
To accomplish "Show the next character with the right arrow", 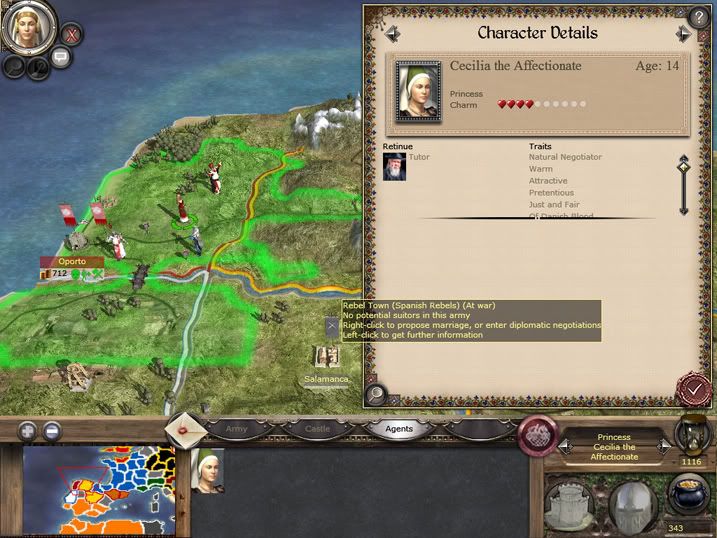I will pyautogui.click(x=684, y=34).
